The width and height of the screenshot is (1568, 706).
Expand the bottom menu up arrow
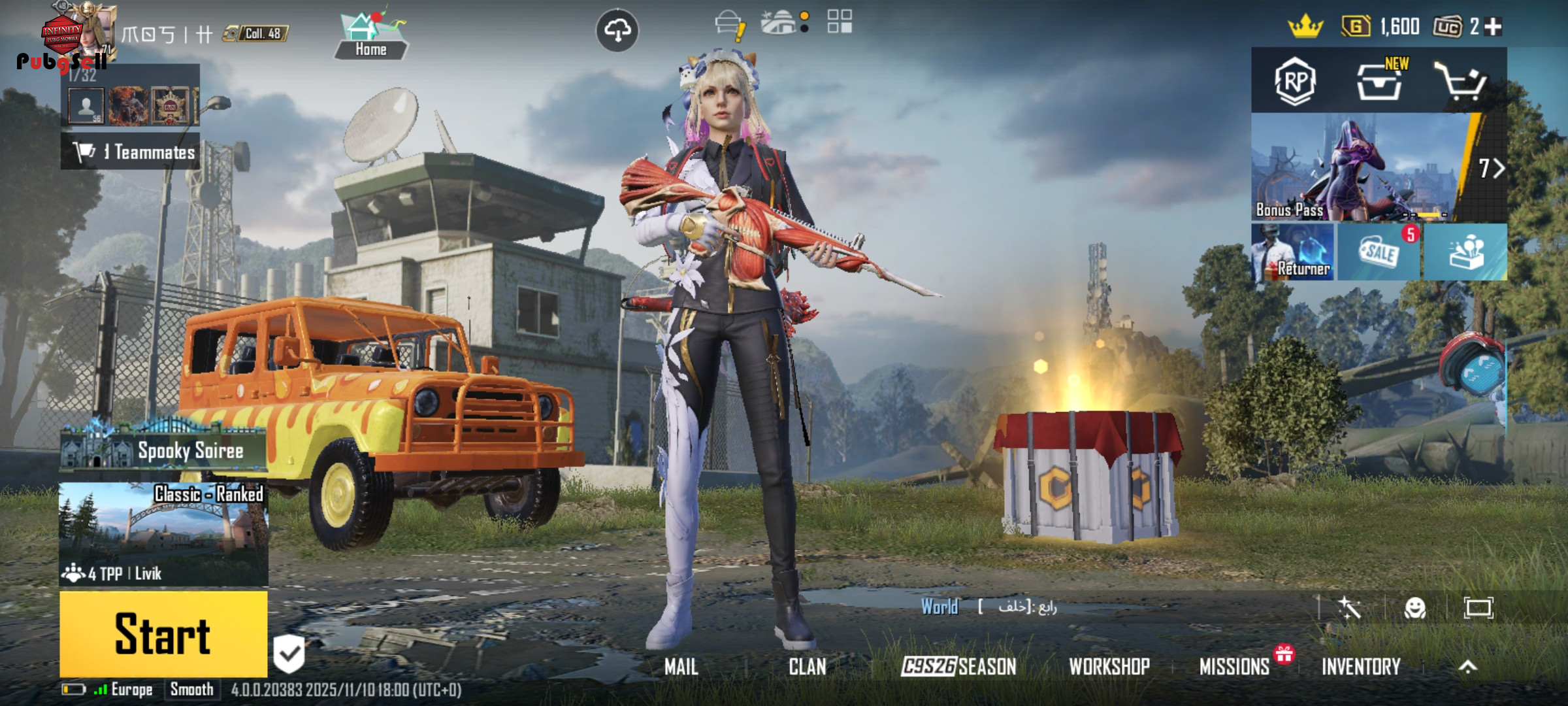1468,667
